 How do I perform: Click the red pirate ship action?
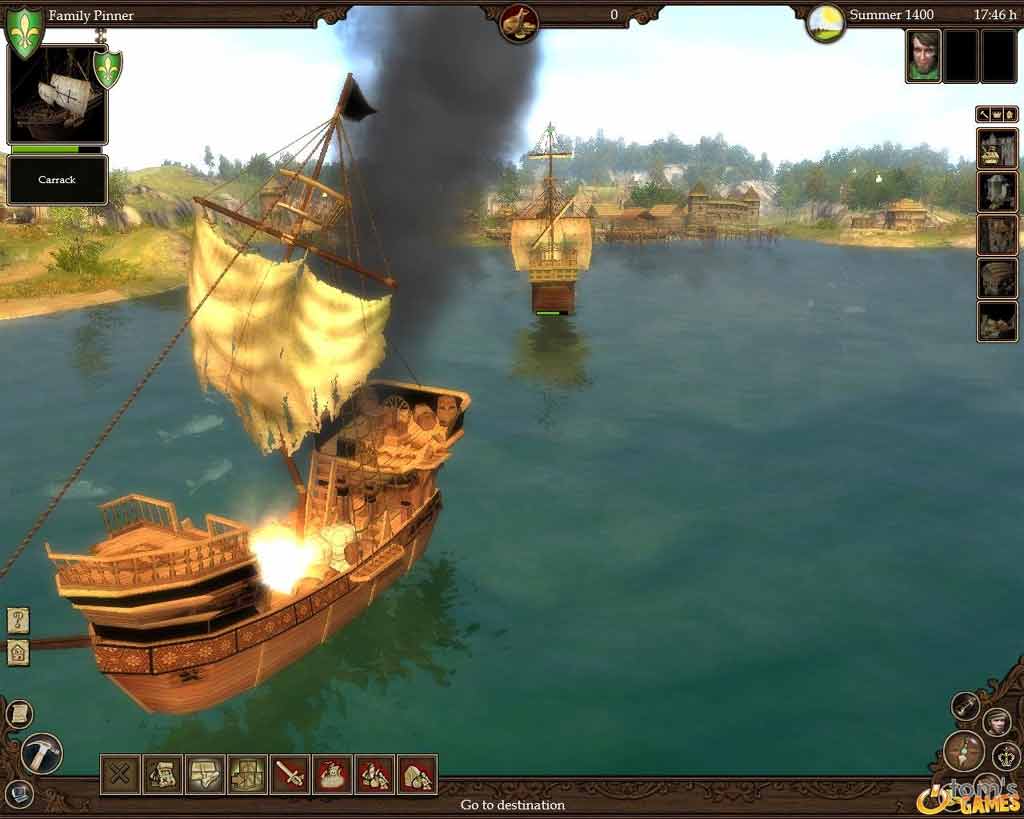pyautogui.click(x=332, y=774)
